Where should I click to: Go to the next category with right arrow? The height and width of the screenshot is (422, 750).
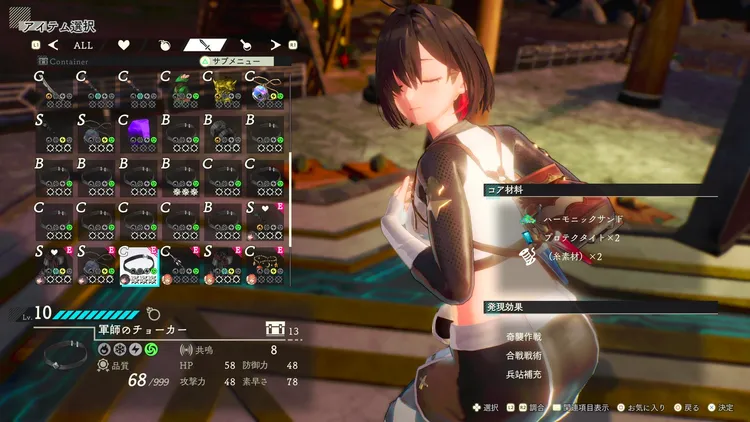pyautogui.click(x=272, y=45)
